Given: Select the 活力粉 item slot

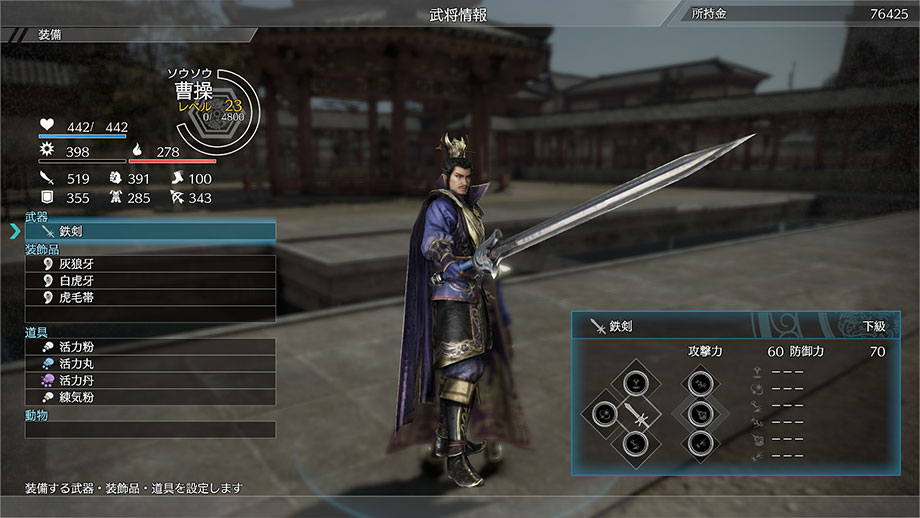Looking at the screenshot, I should 150,347.
